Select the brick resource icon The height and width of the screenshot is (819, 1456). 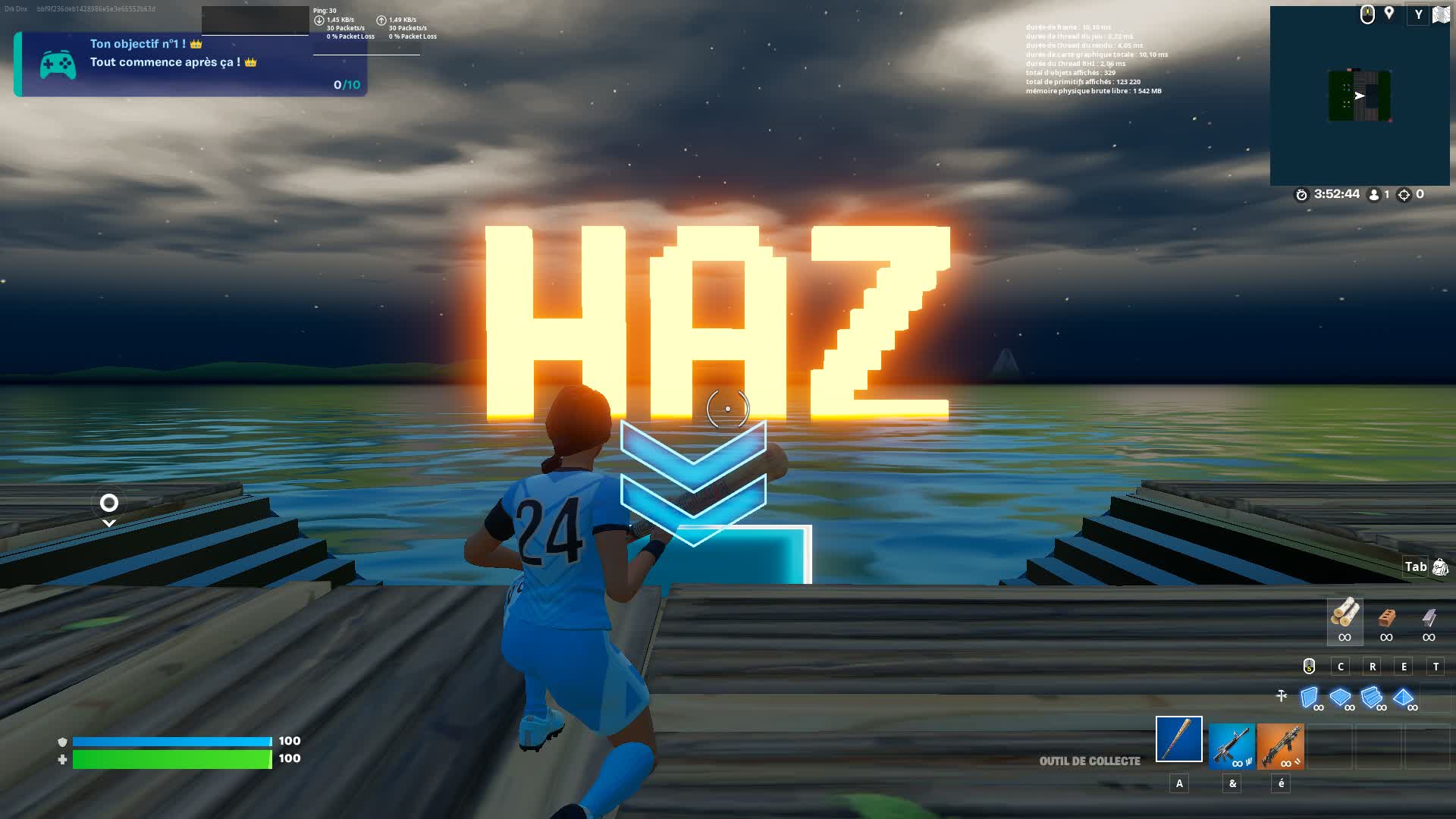(1388, 618)
